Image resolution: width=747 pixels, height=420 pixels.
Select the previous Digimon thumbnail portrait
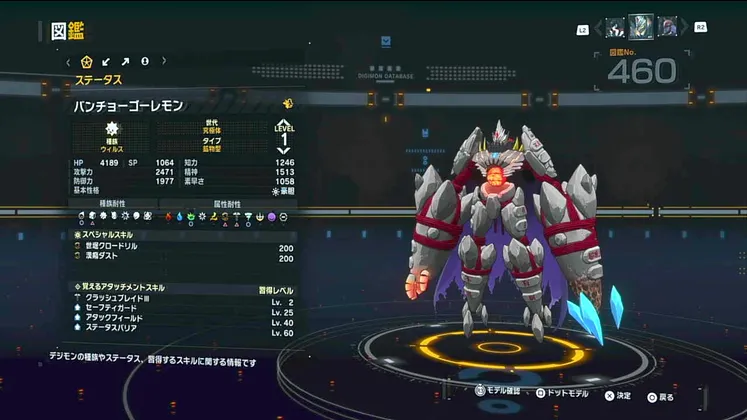(x=616, y=28)
